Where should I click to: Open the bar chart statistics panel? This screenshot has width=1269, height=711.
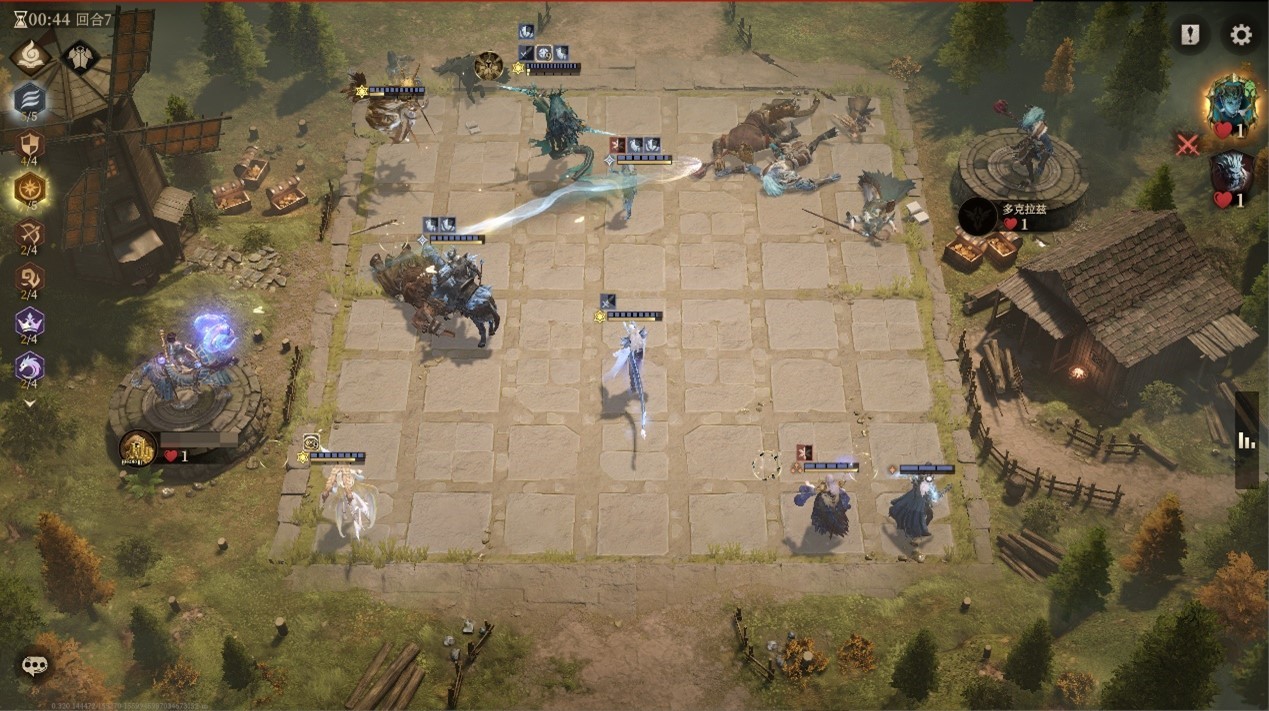[1246, 440]
